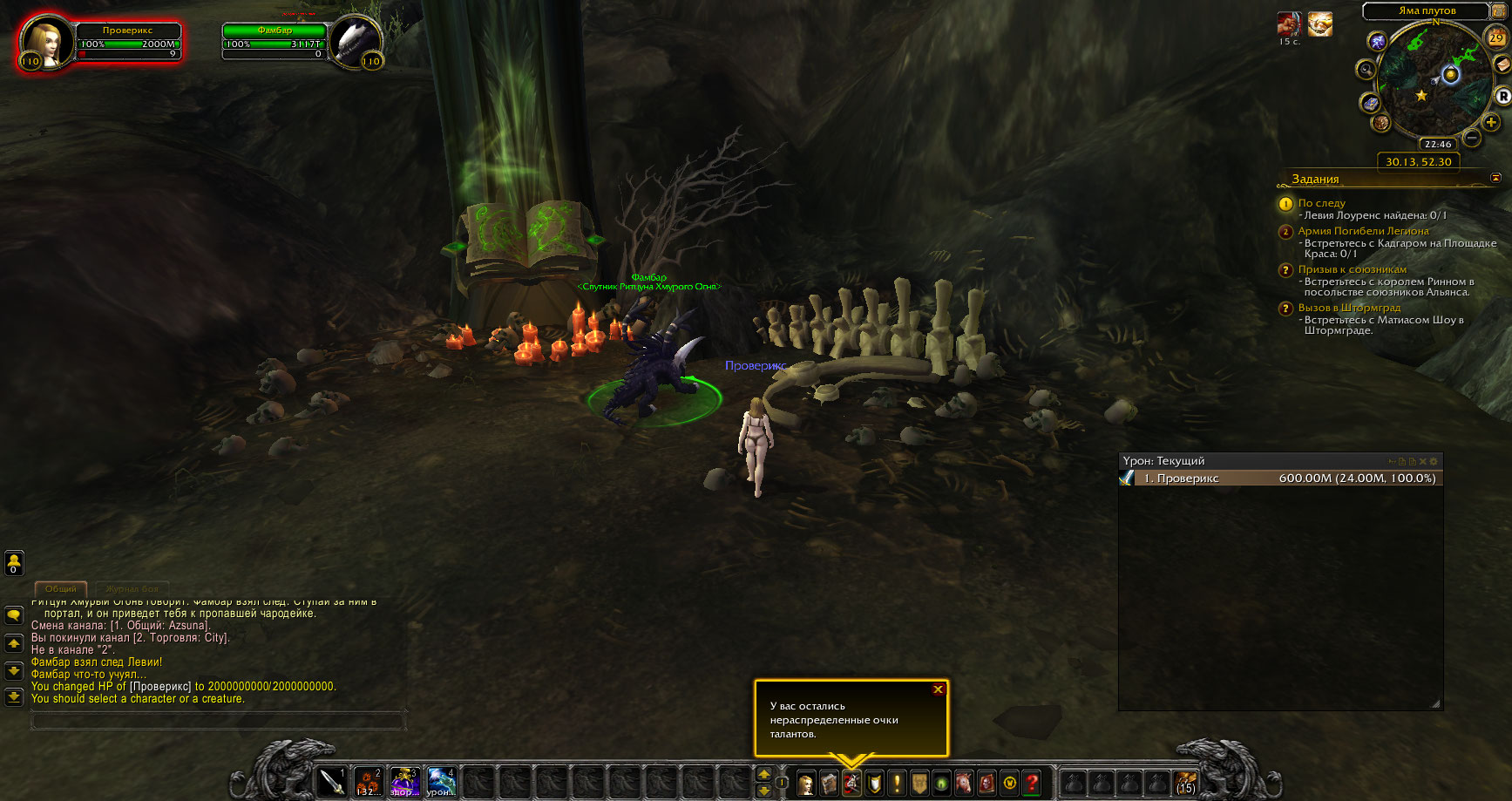Close the unspent talent points tooltip
Screen dimensions: 1512x801
coord(938,689)
